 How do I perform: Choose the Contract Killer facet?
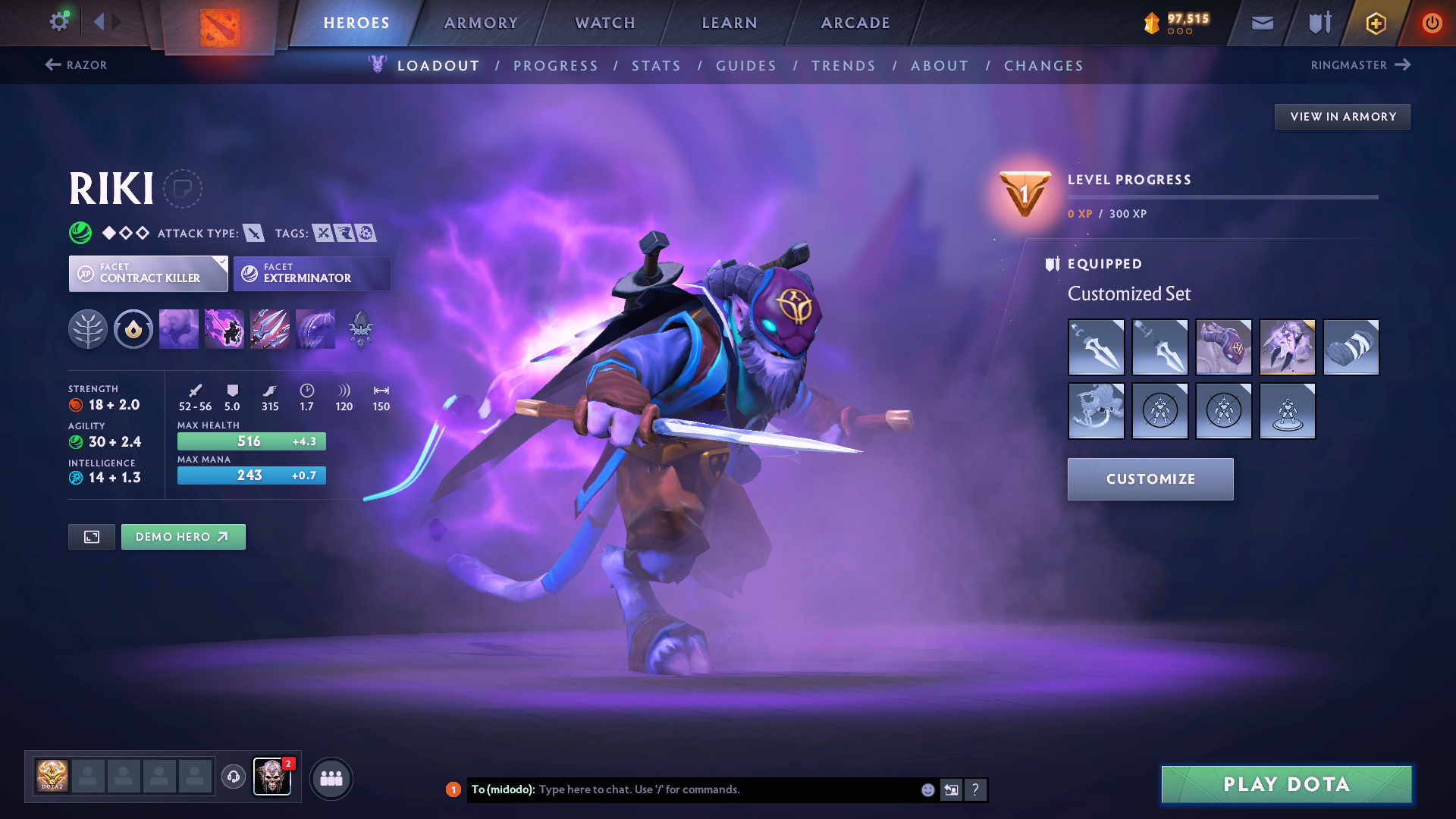(149, 274)
